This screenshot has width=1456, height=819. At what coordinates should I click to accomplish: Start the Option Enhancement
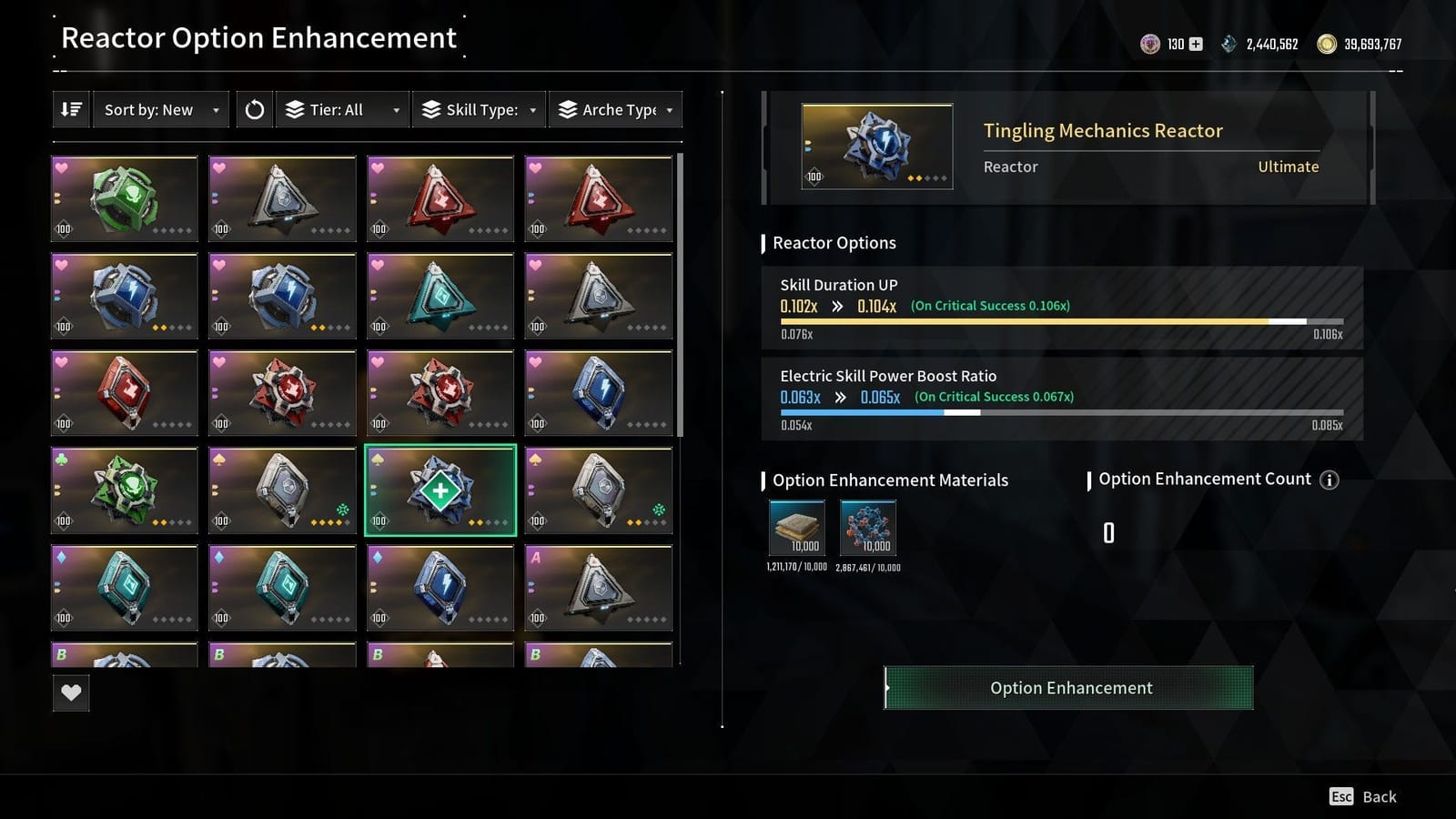pyautogui.click(x=1069, y=688)
